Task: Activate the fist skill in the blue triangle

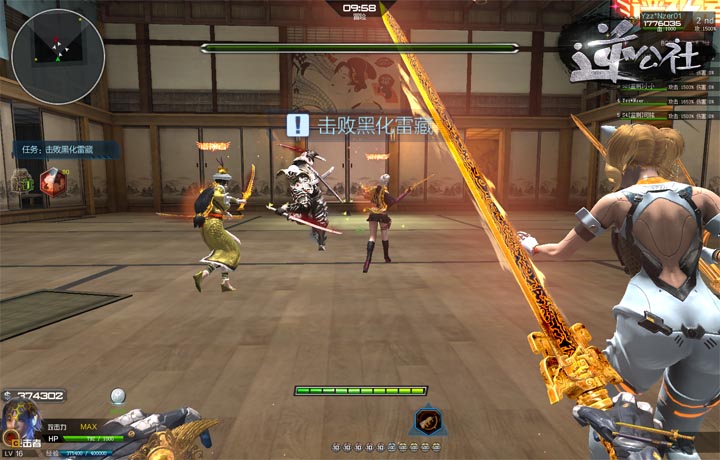Action: click(426, 421)
